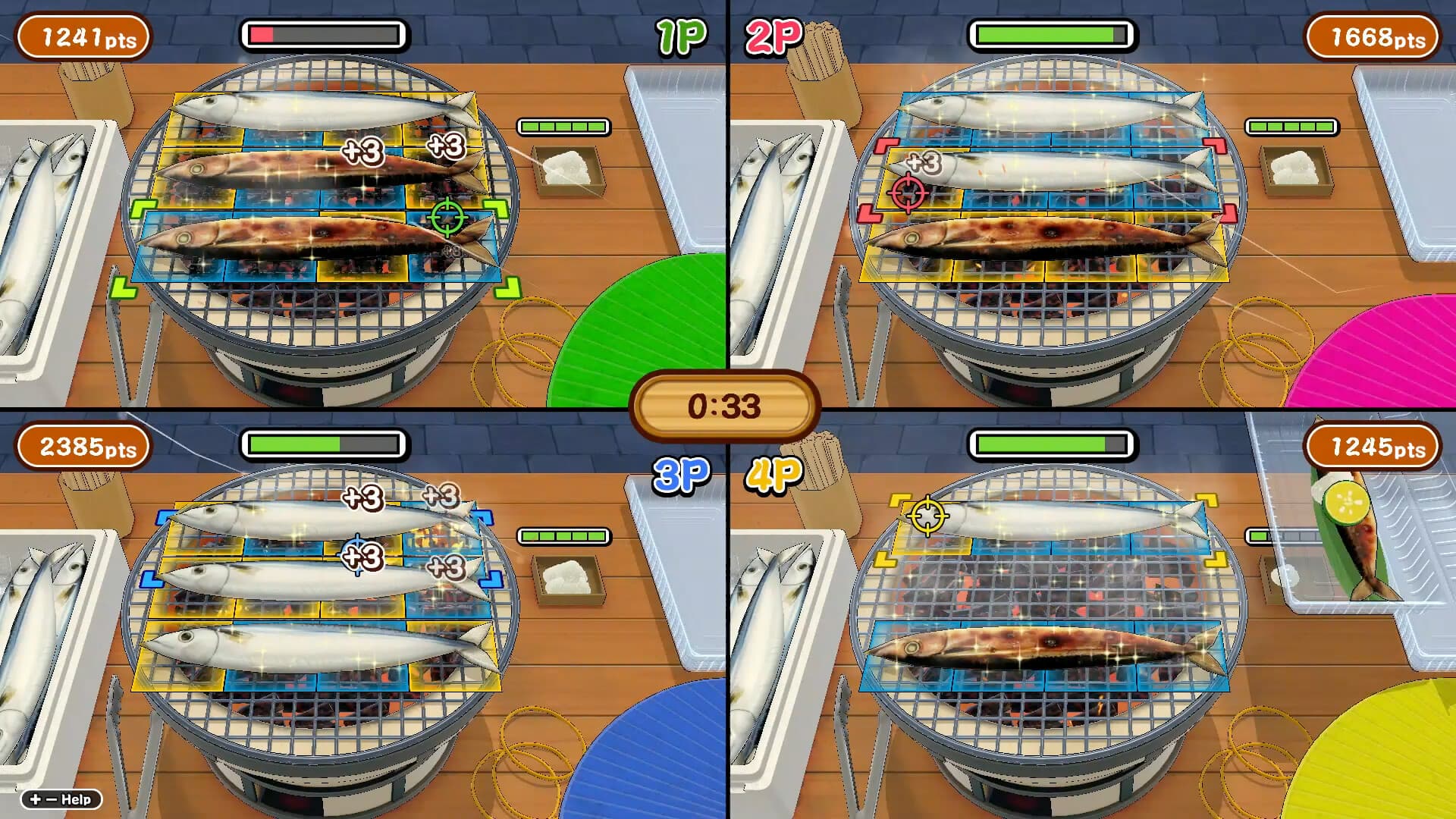Click the 1241pts score badge

[82, 33]
